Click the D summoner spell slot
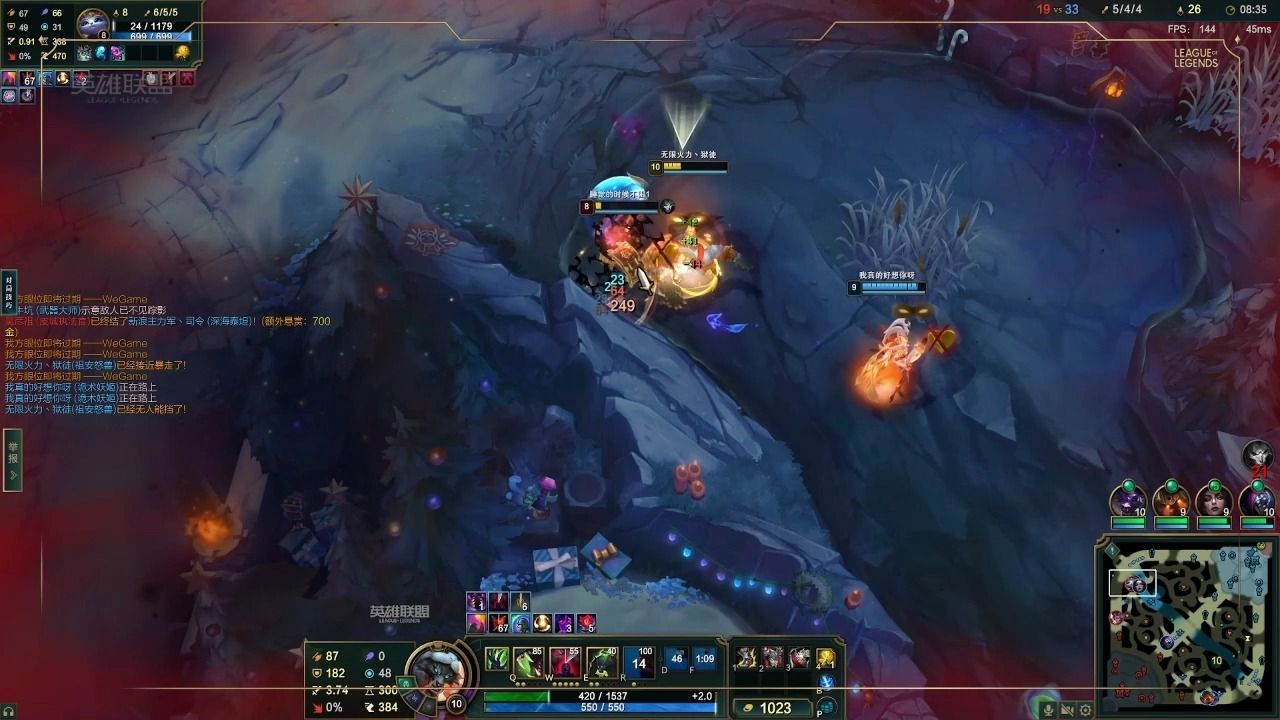The image size is (1280, 720). point(676,660)
